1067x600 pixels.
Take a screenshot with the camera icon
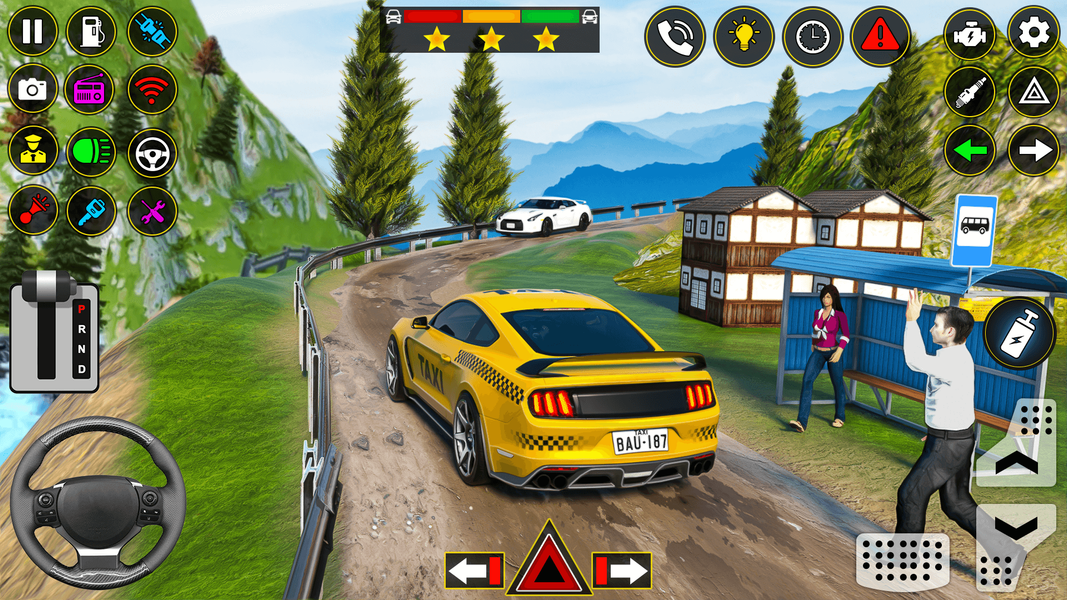point(33,91)
